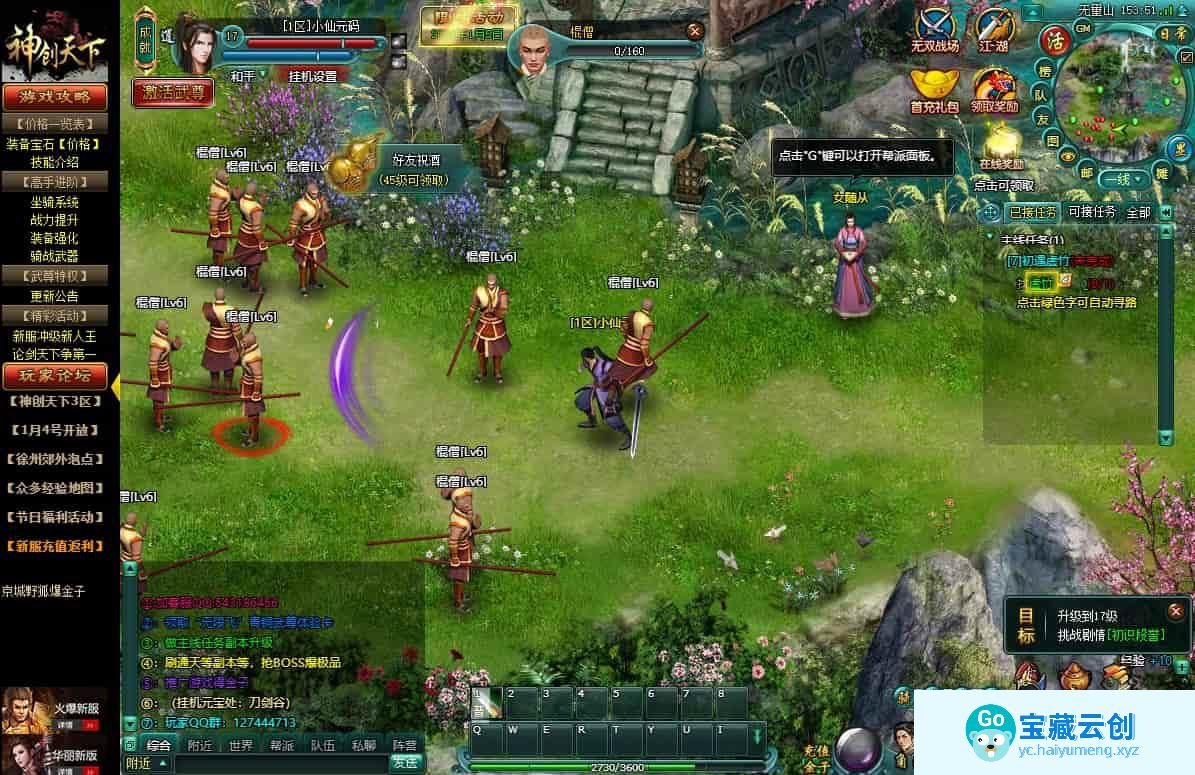
Task: Send the chat message with 发送
Action: click(x=405, y=762)
